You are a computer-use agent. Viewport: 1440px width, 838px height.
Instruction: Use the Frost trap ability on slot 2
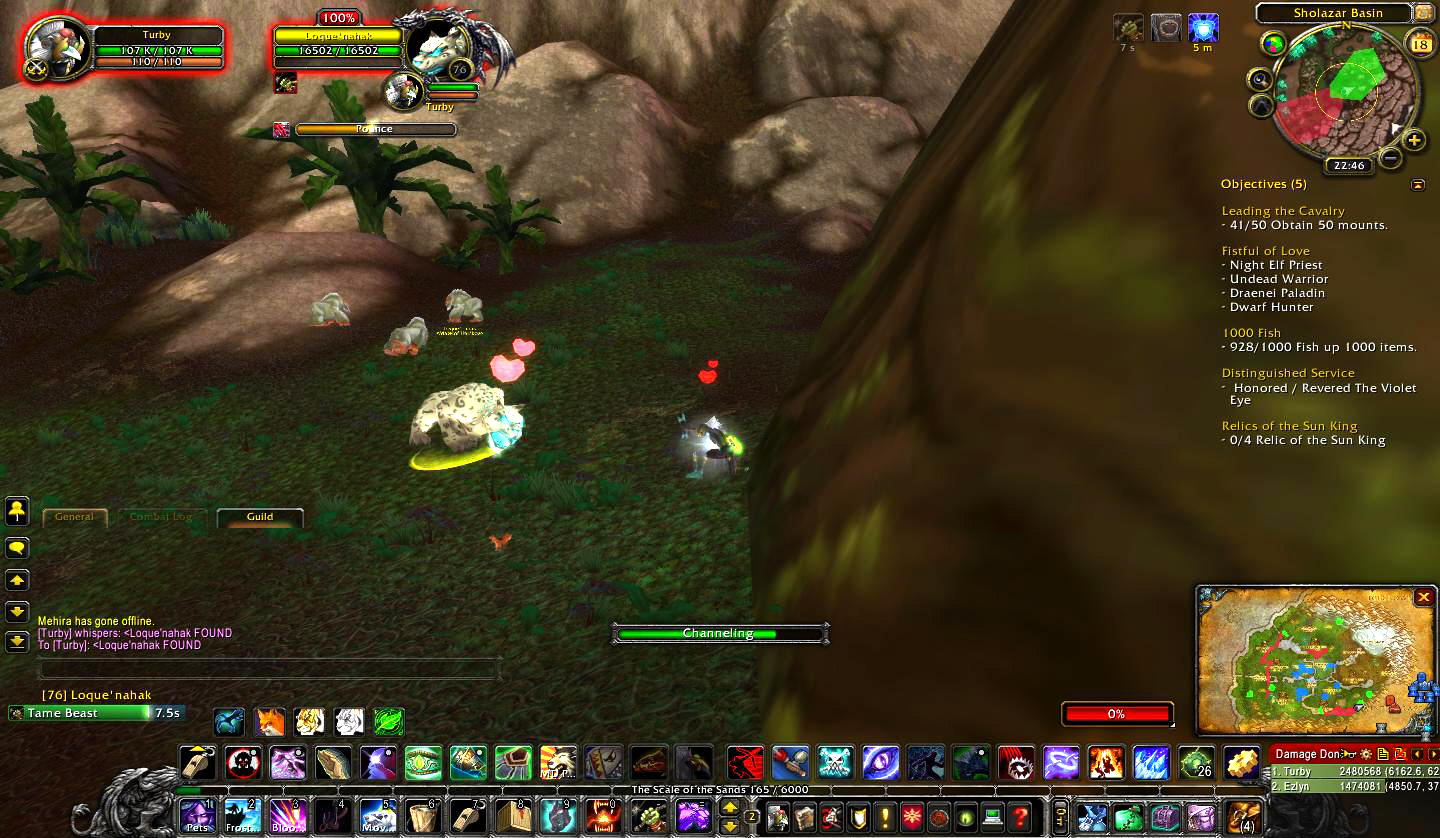(x=242, y=816)
